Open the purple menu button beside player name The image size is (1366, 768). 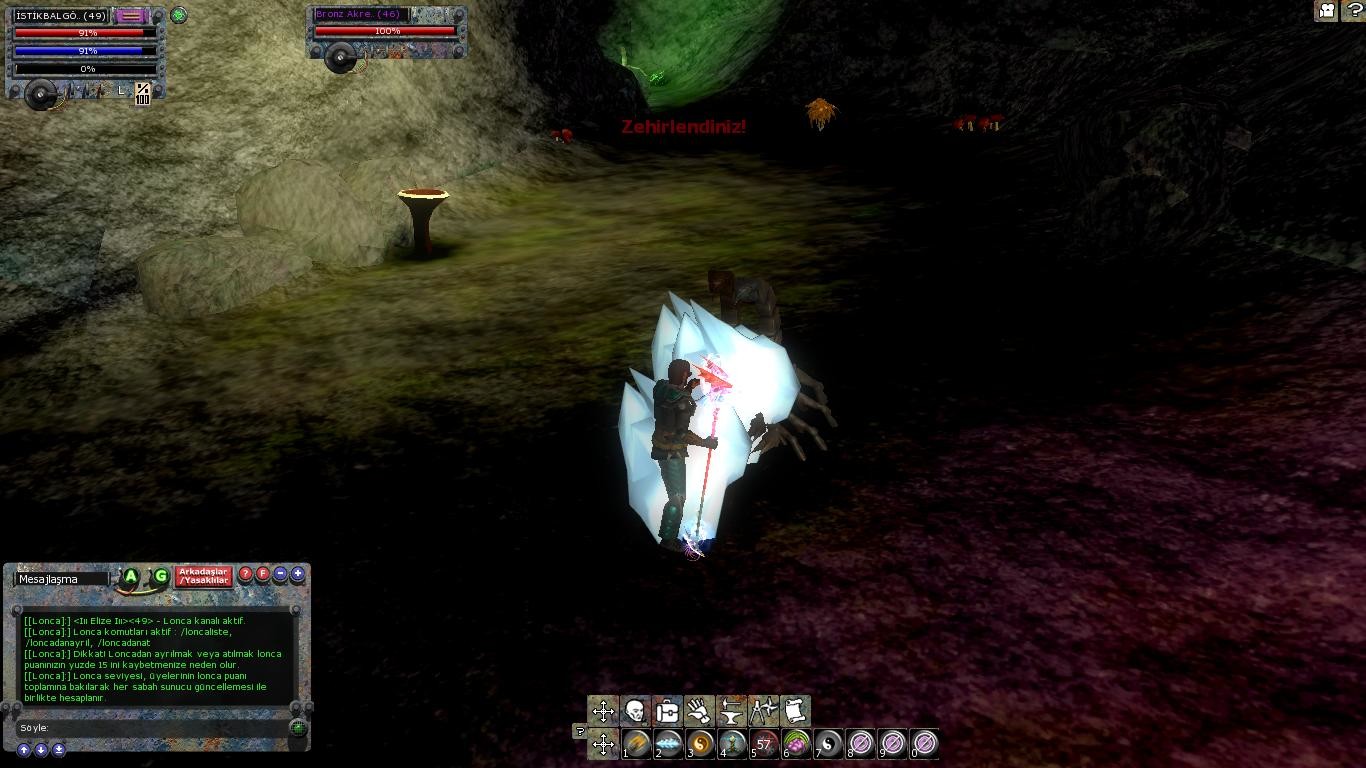point(130,16)
